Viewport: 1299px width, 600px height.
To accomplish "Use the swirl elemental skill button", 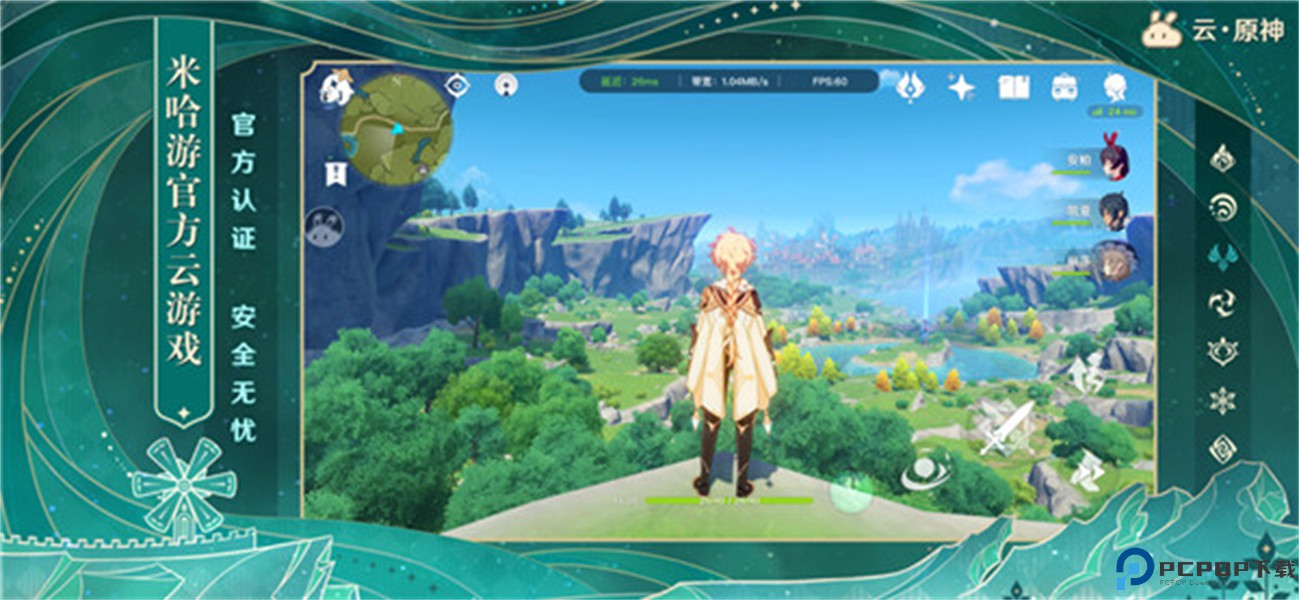I will point(925,474).
